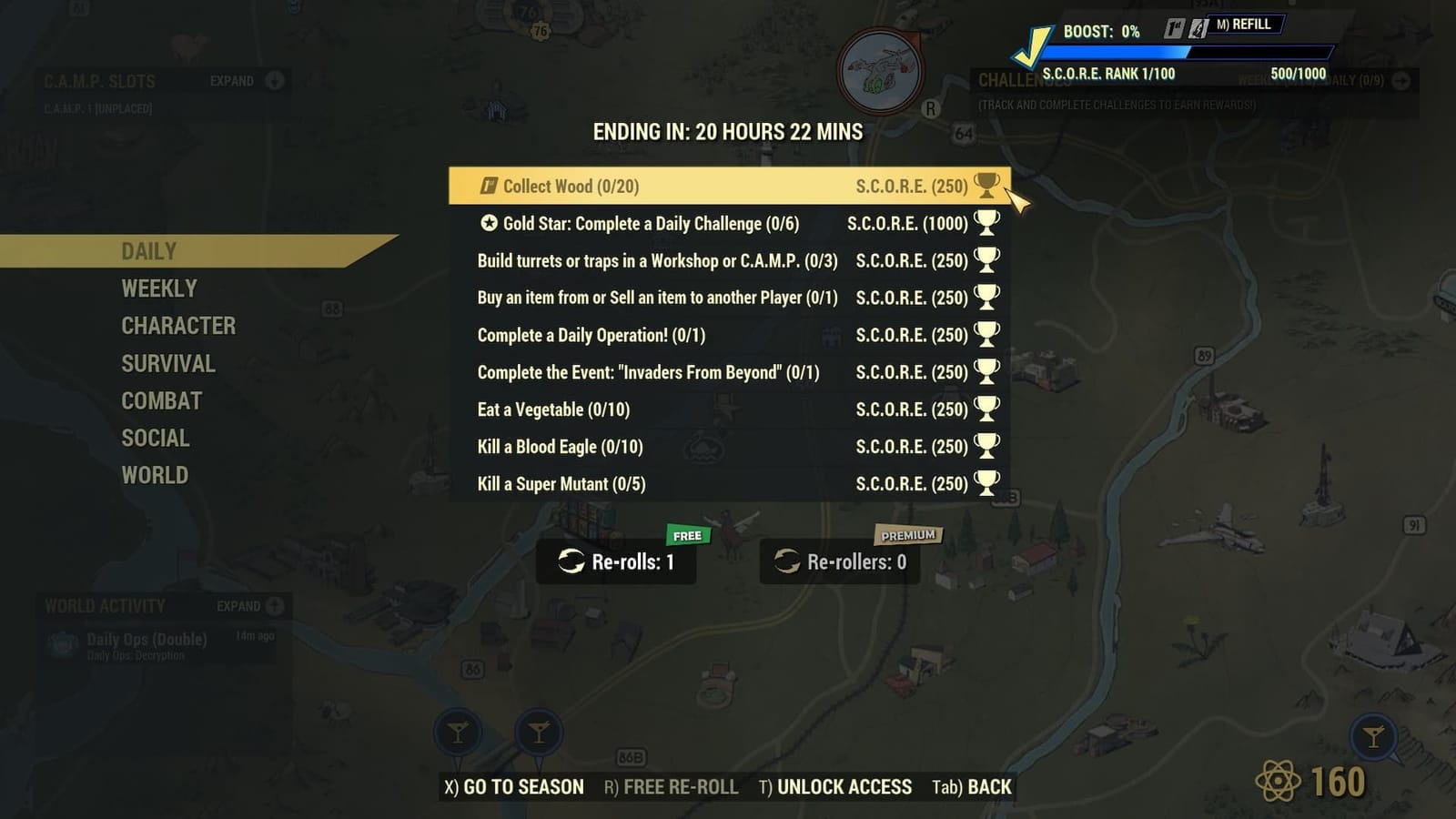Select the Kill a Super Mutant challenge row
The width and height of the screenshot is (1456, 819).
(728, 483)
